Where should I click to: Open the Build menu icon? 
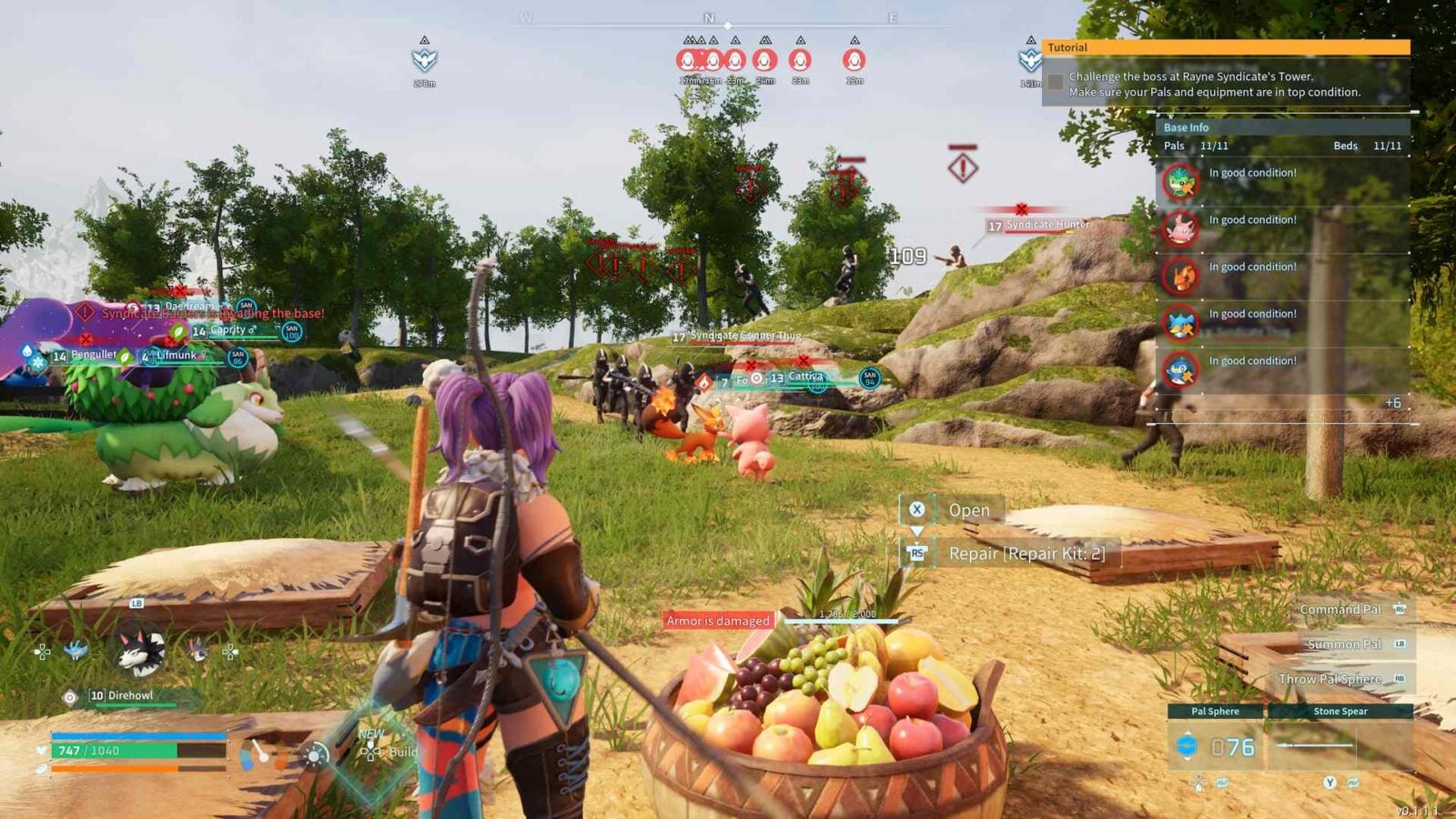pos(371,752)
